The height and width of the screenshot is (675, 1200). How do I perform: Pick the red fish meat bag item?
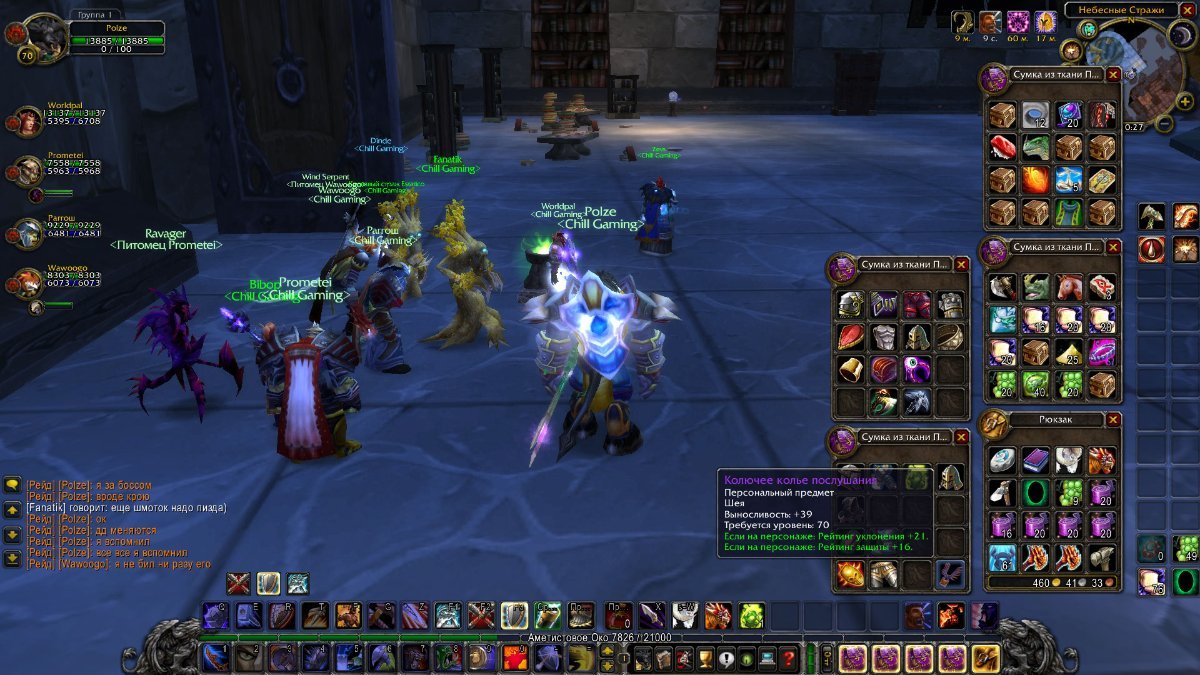click(1003, 148)
